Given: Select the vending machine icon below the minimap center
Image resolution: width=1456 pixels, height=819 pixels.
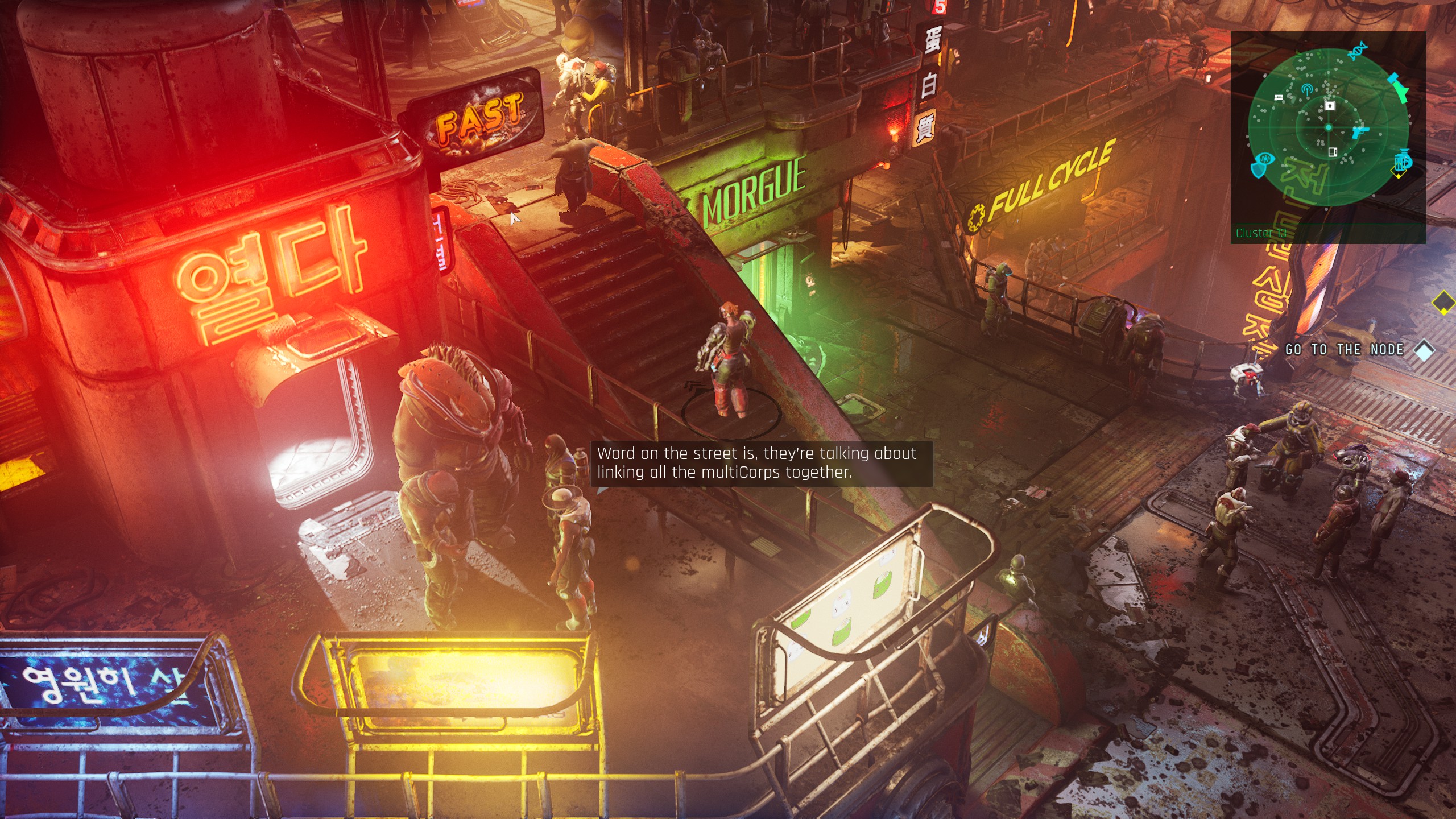Looking at the screenshot, I should click(x=1332, y=151).
